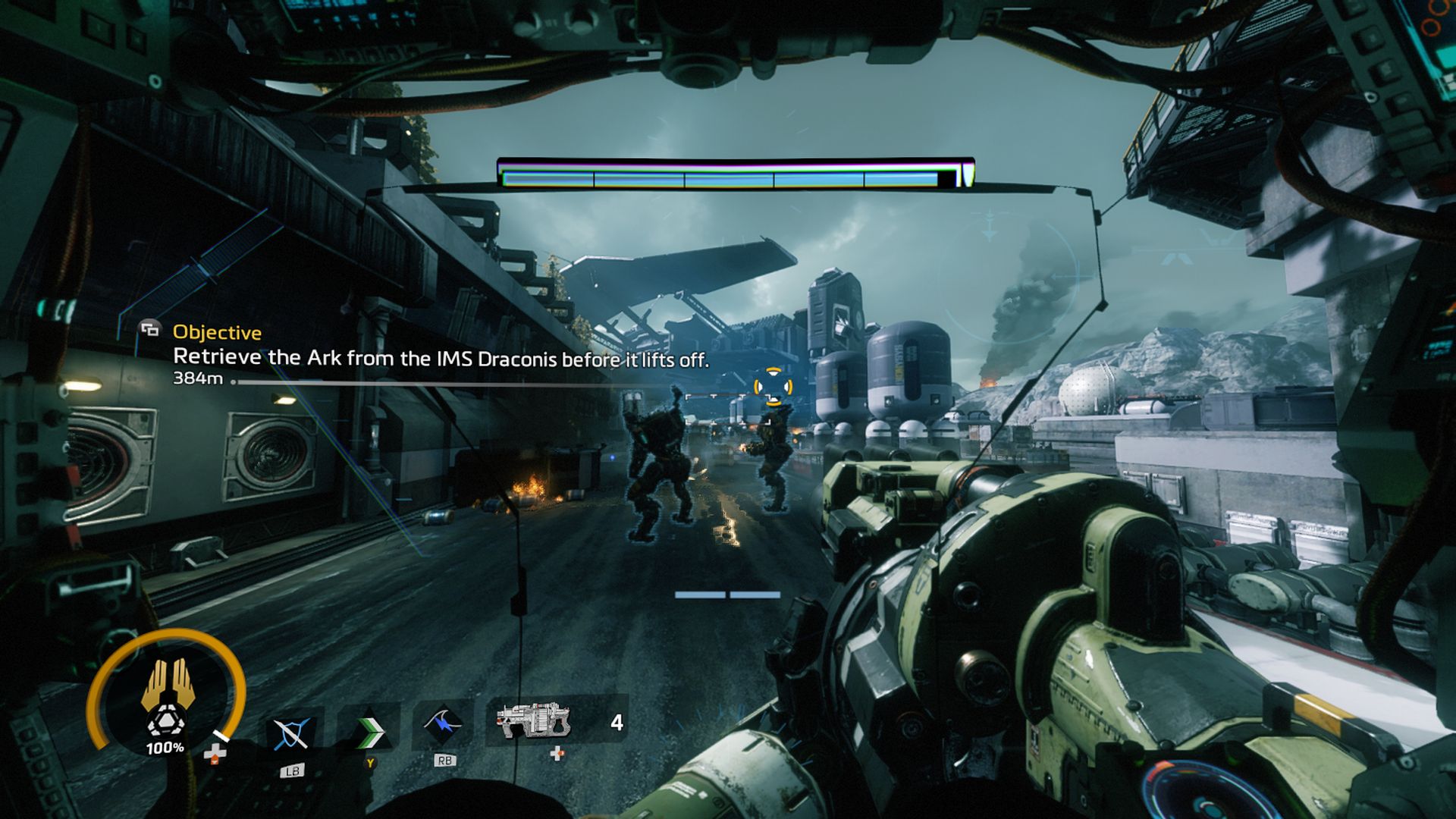Click the orange objective waypoint marker
1456x819 pixels.
tap(773, 387)
